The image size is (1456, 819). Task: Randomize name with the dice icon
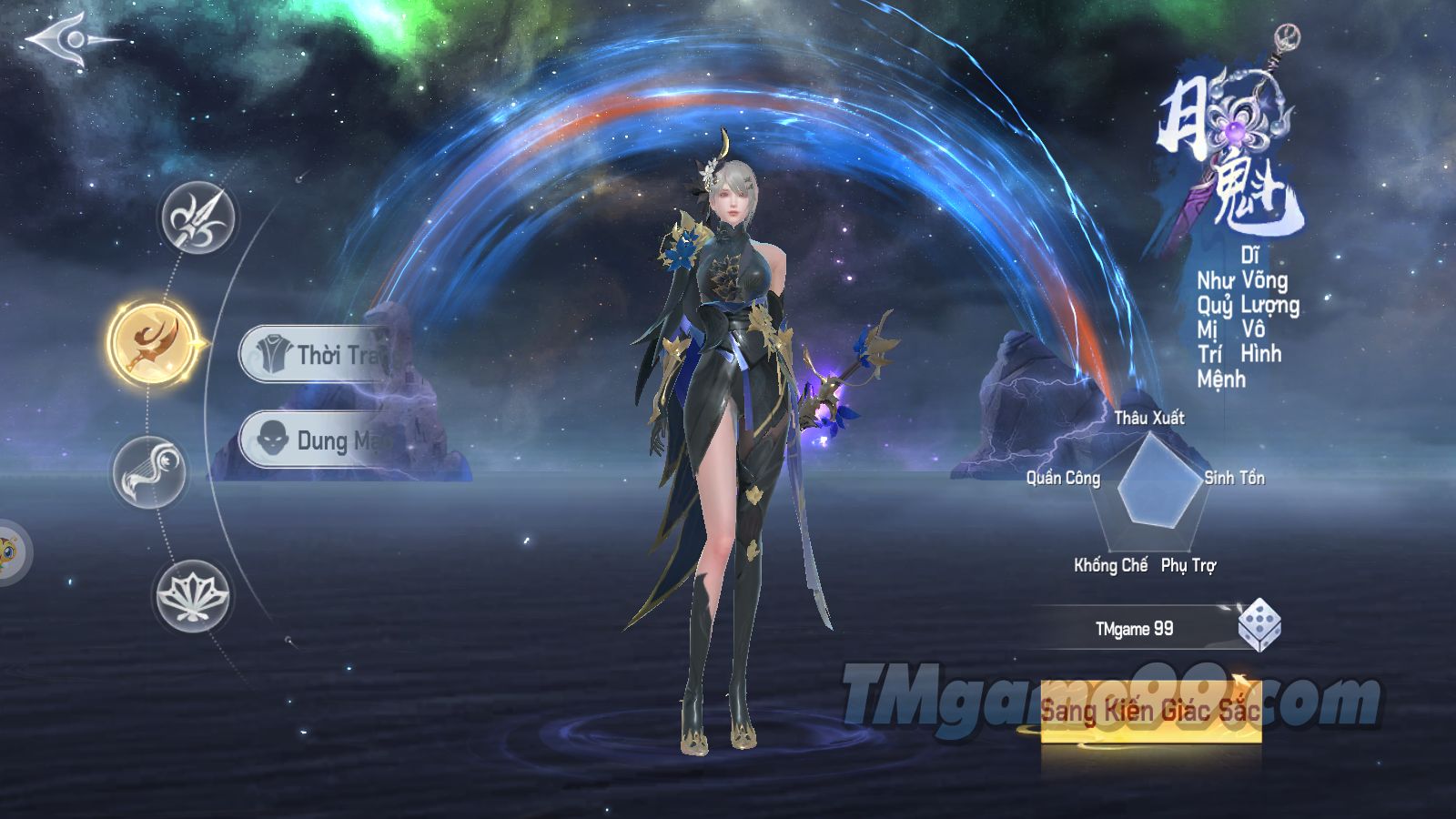click(1259, 625)
